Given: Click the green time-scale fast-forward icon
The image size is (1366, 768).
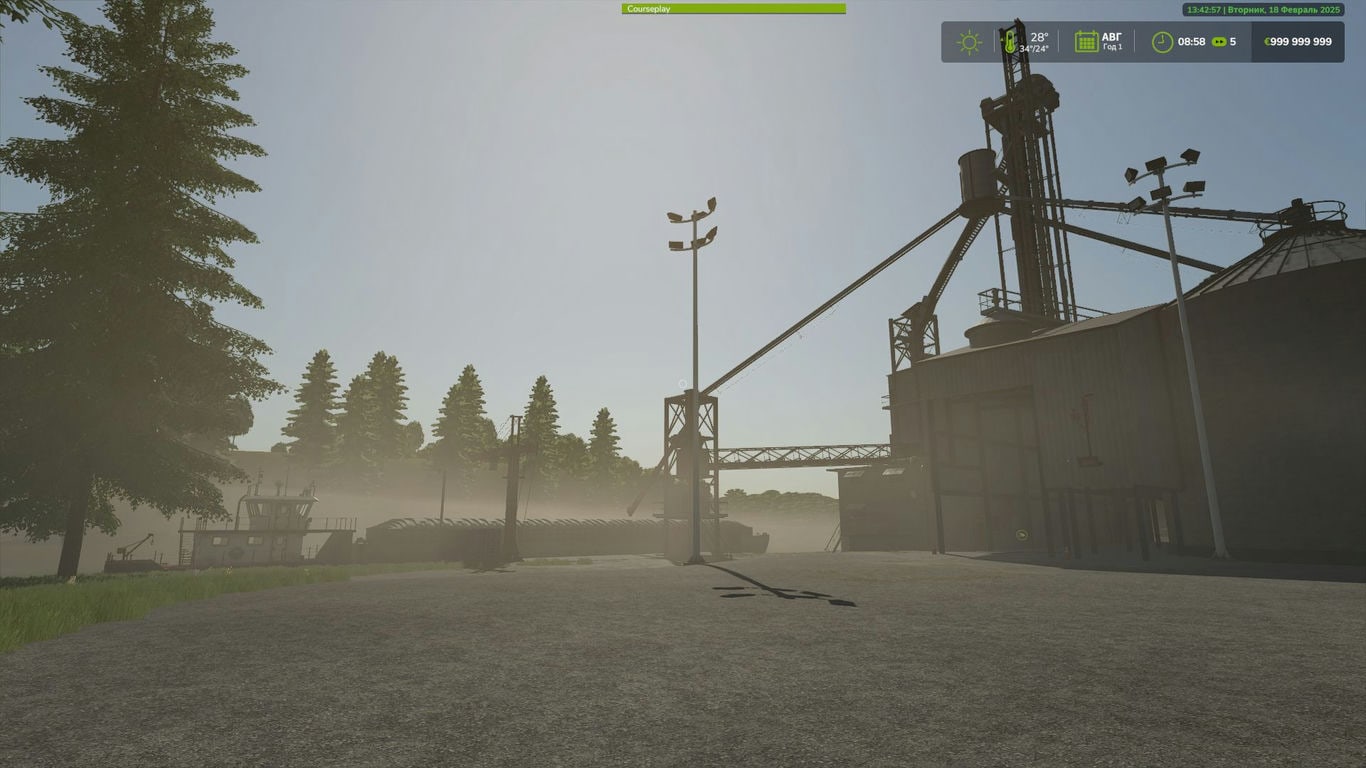Looking at the screenshot, I should tap(1220, 41).
